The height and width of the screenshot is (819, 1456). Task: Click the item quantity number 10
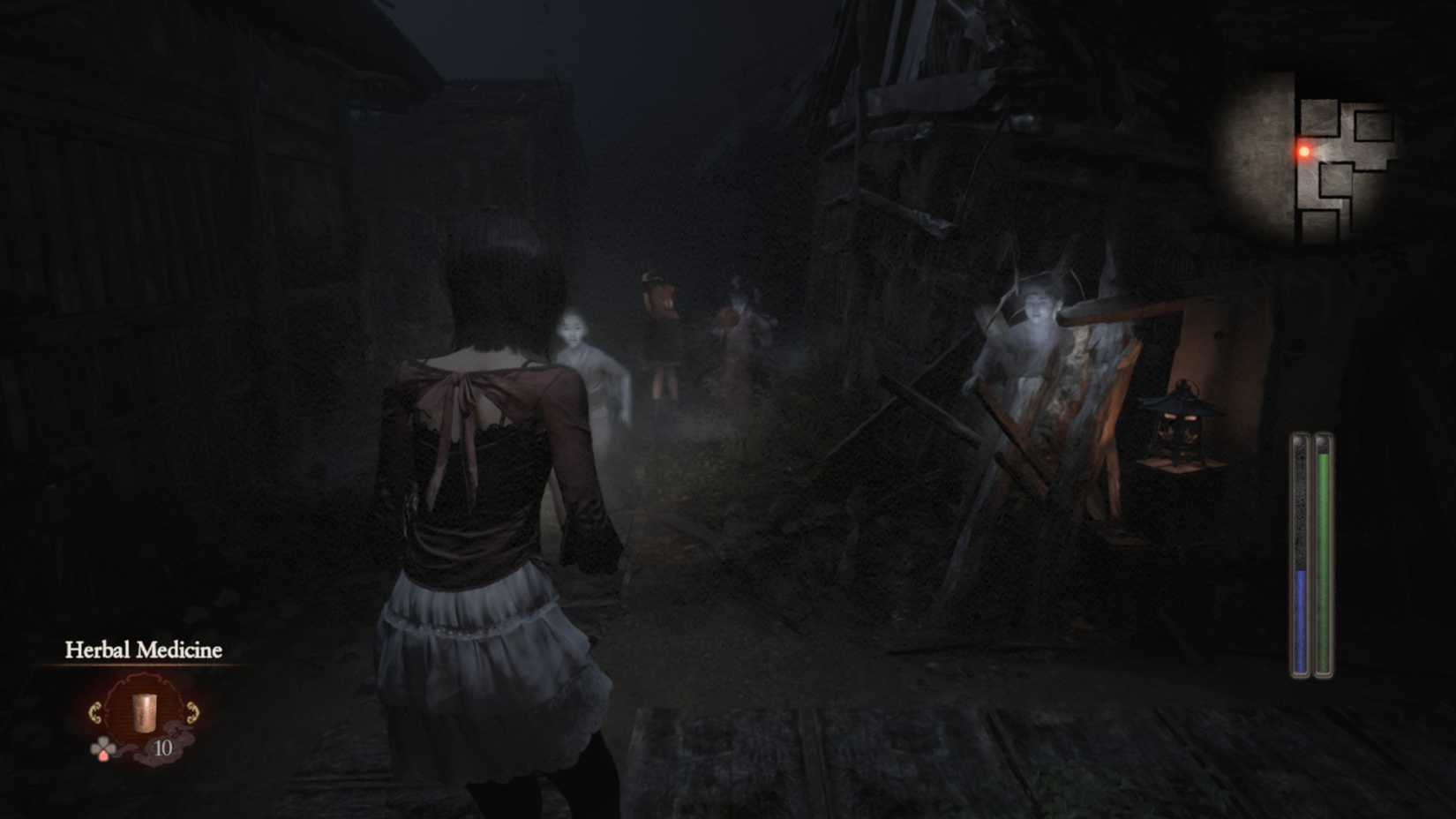click(163, 748)
